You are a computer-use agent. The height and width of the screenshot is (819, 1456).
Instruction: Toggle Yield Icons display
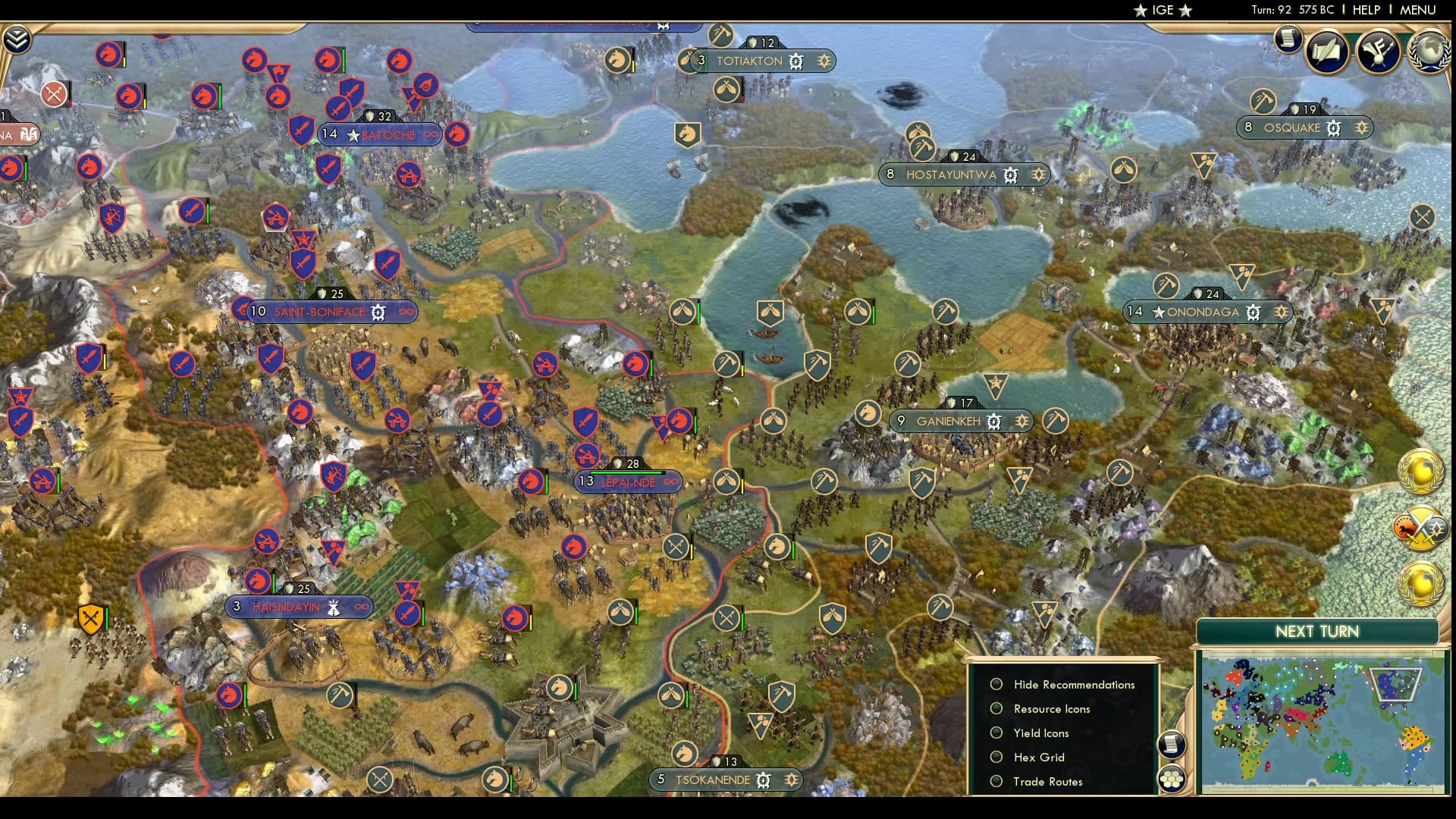996,733
